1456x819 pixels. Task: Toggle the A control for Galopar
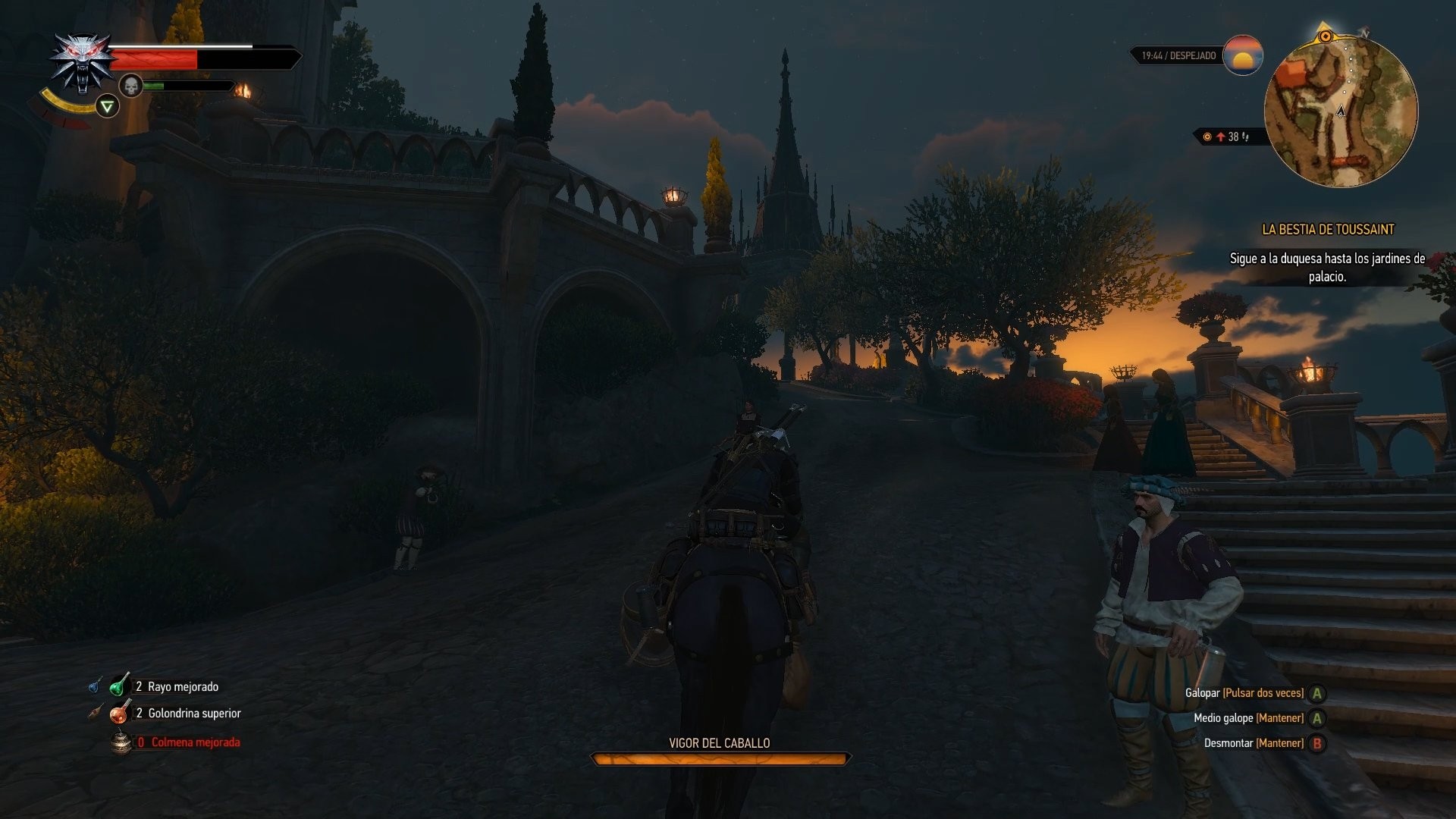(1316, 692)
